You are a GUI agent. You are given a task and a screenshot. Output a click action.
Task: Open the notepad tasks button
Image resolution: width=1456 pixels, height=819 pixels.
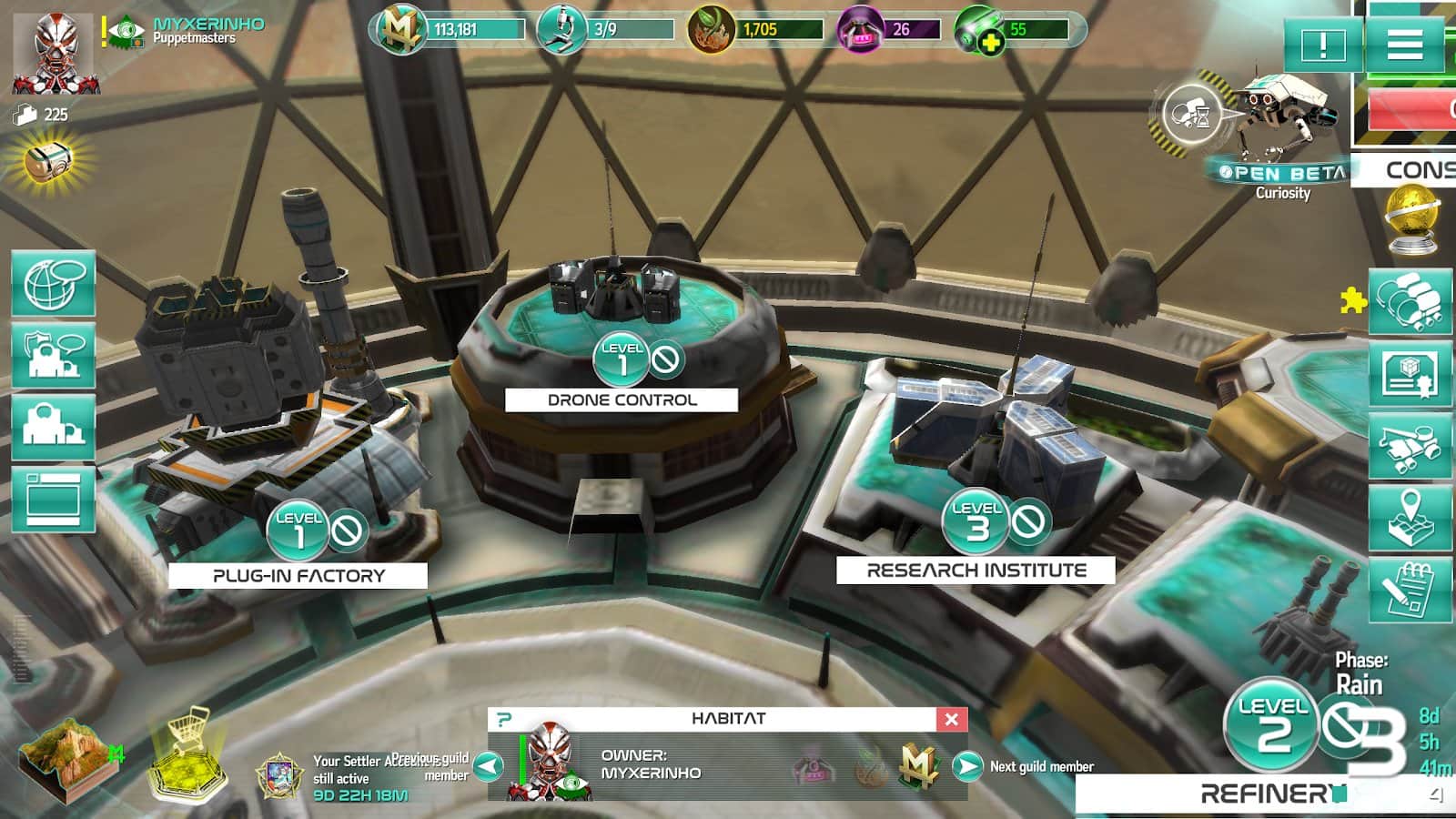1410,590
